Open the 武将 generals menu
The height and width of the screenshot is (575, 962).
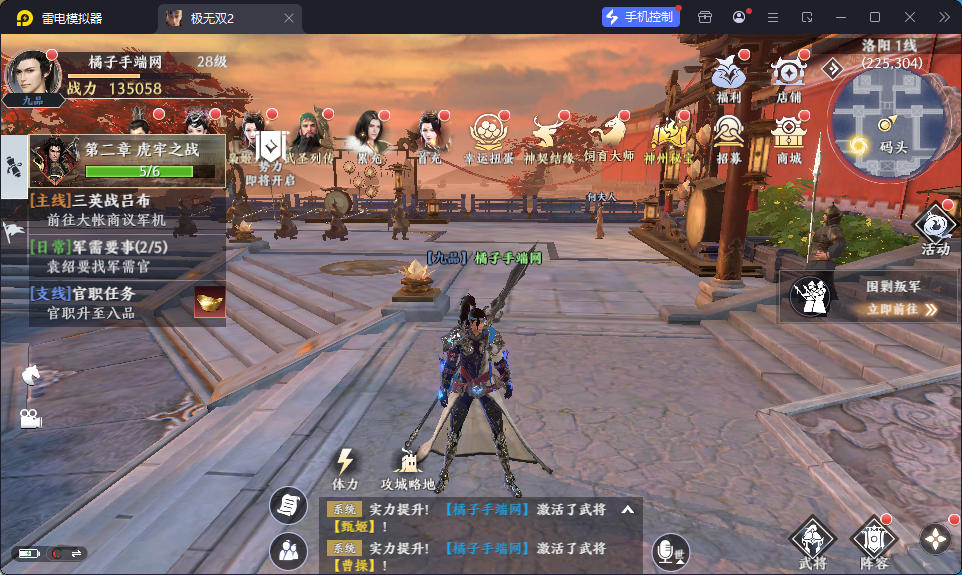[x=812, y=543]
